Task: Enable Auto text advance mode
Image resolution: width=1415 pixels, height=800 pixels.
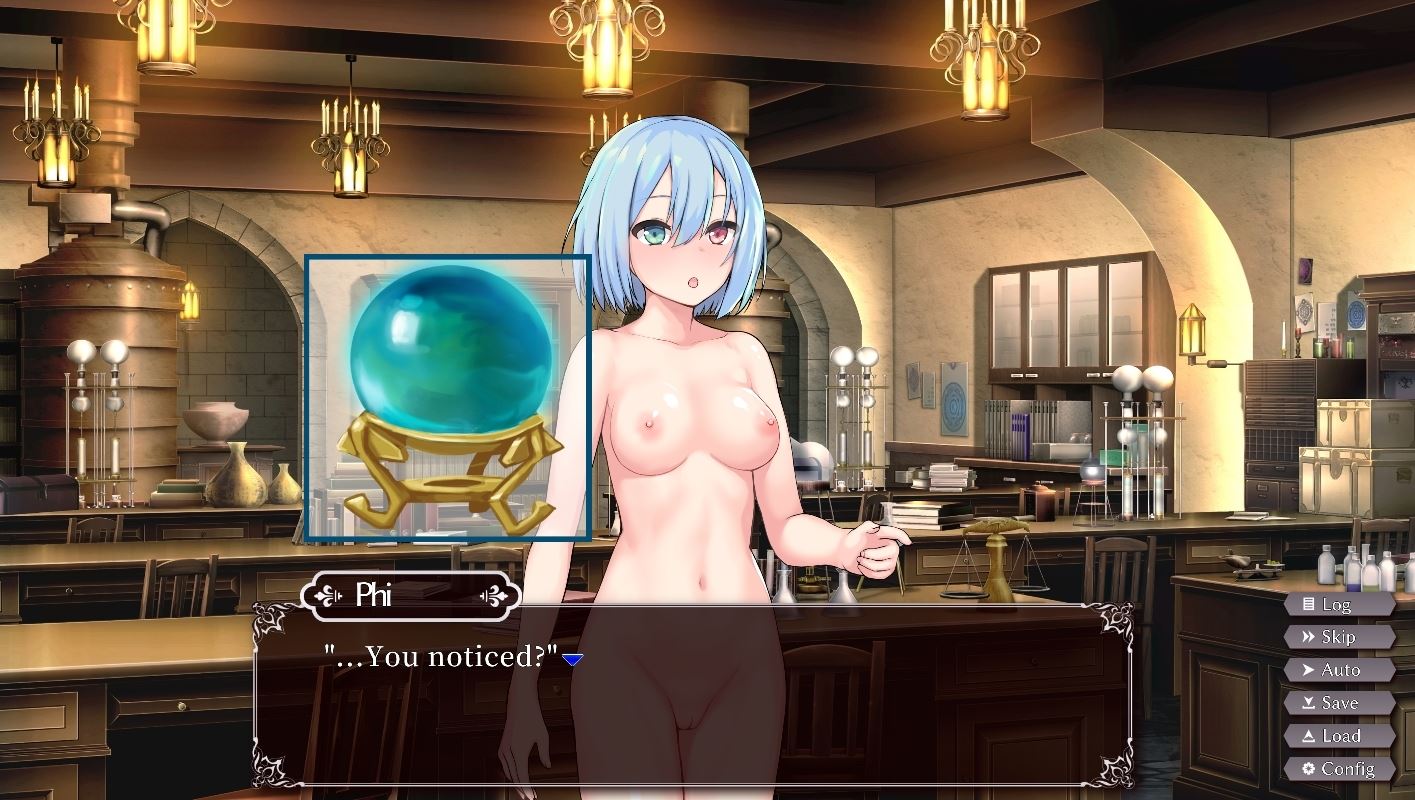Action: coord(1340,670)
